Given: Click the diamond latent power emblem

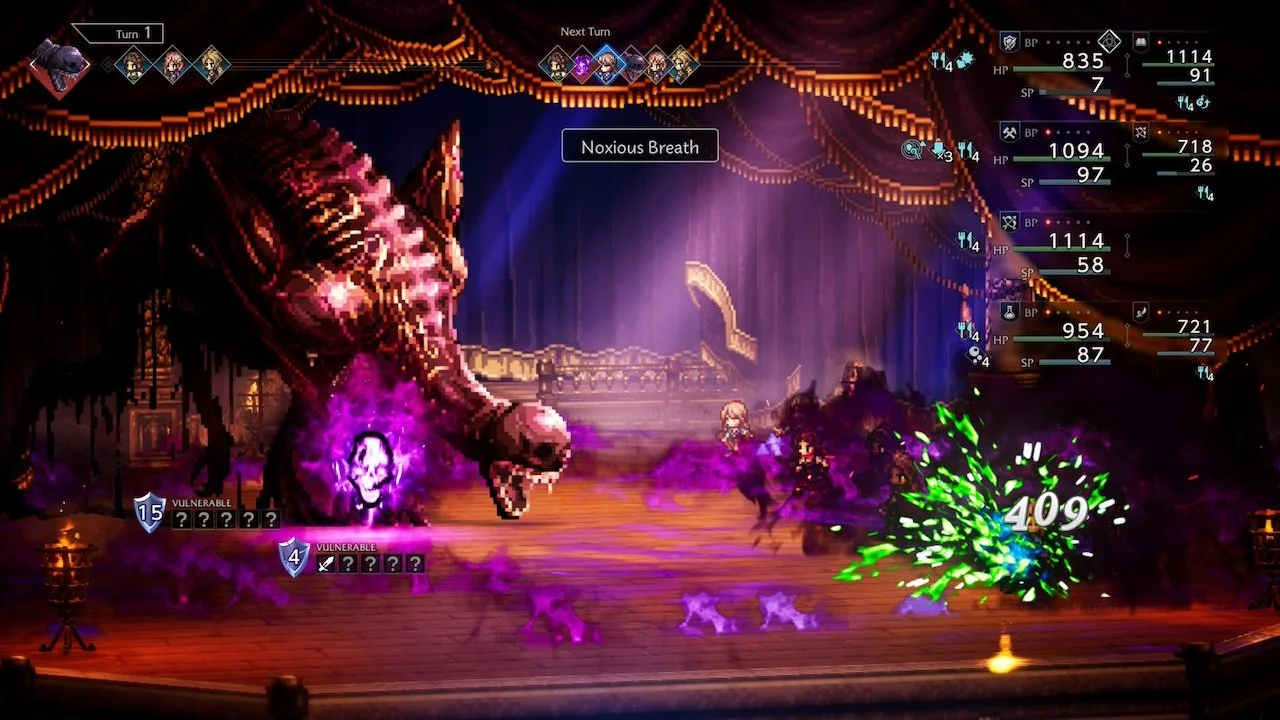Looking at the screenshot, I should 1109,41.
